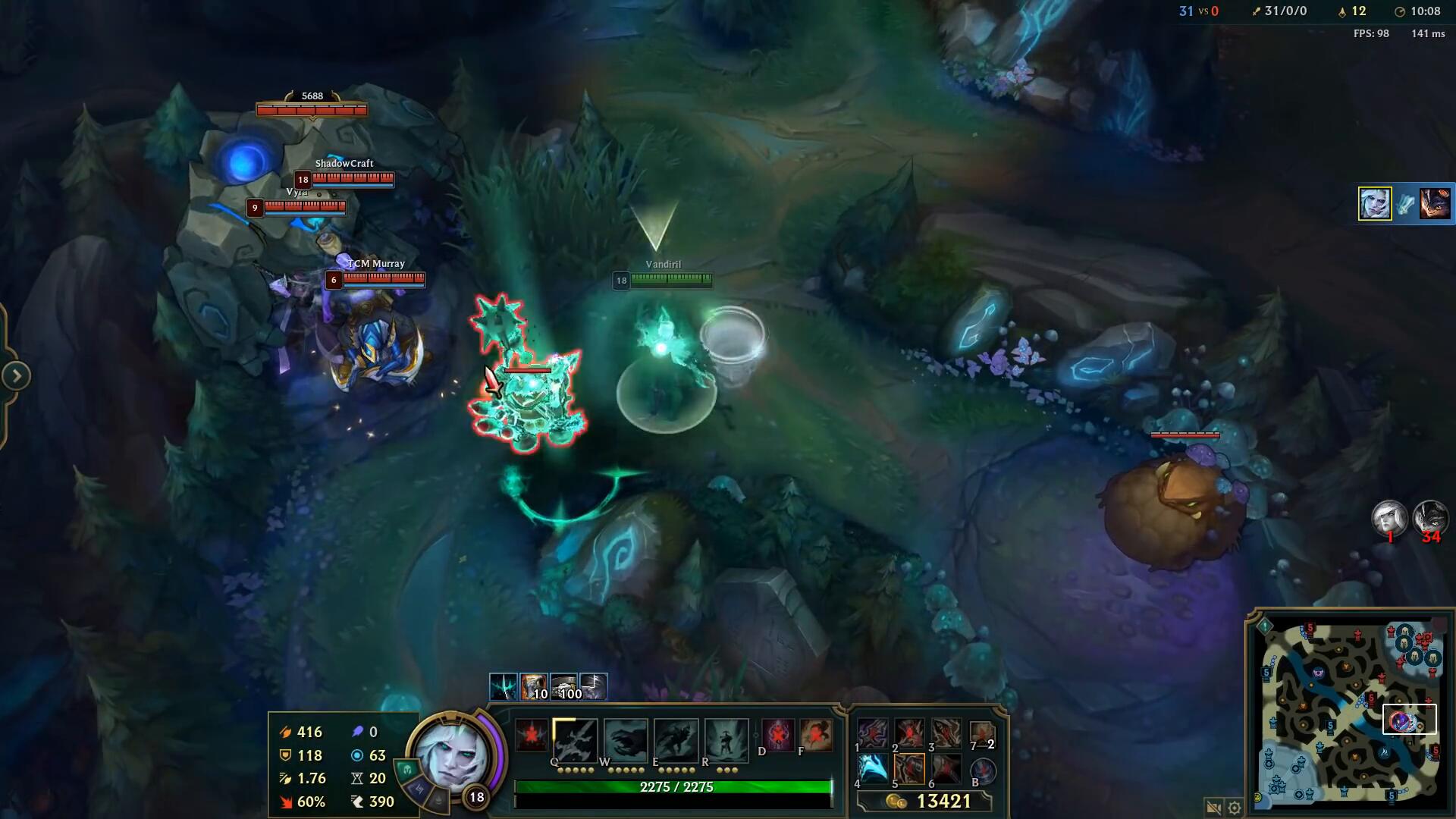Open the gear settings beside the minimap
Viewport: 1456px width, 819px height.
click(1235, 808)
